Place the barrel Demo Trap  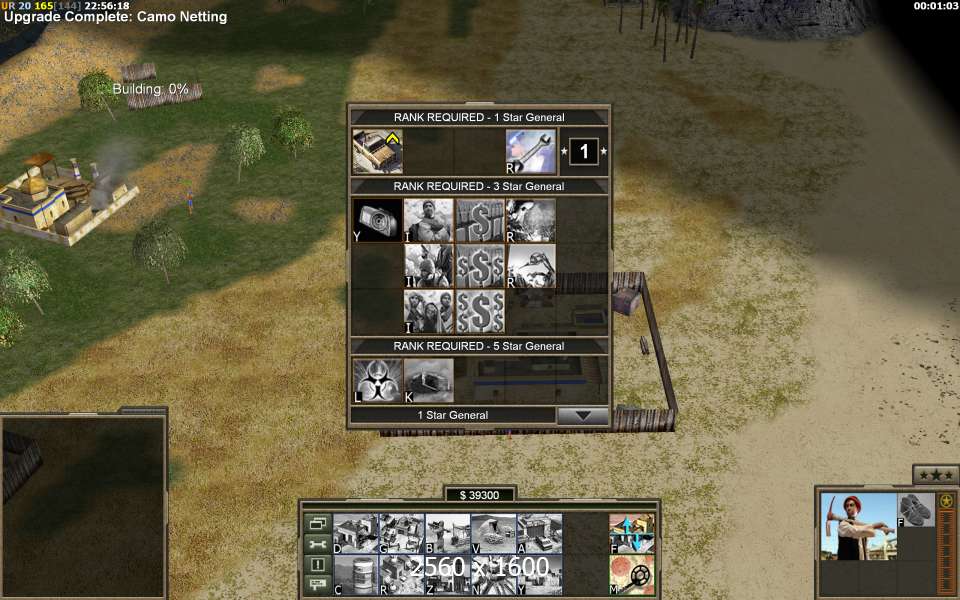tap(356, 575)
